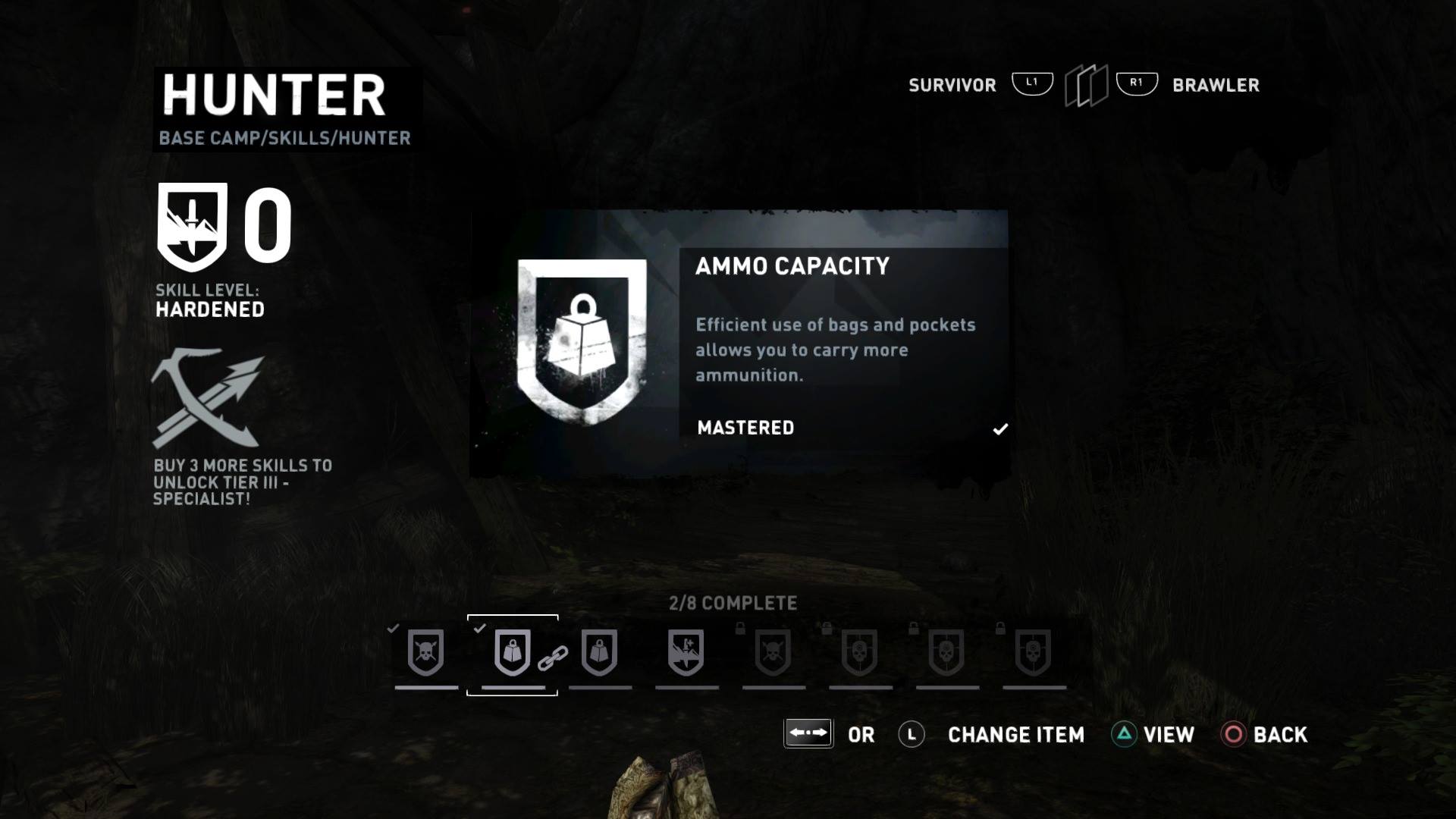The image size is (1456, 819).
Task: Select the mastered skull-and-arrows skill
Action: click(425, 652)
